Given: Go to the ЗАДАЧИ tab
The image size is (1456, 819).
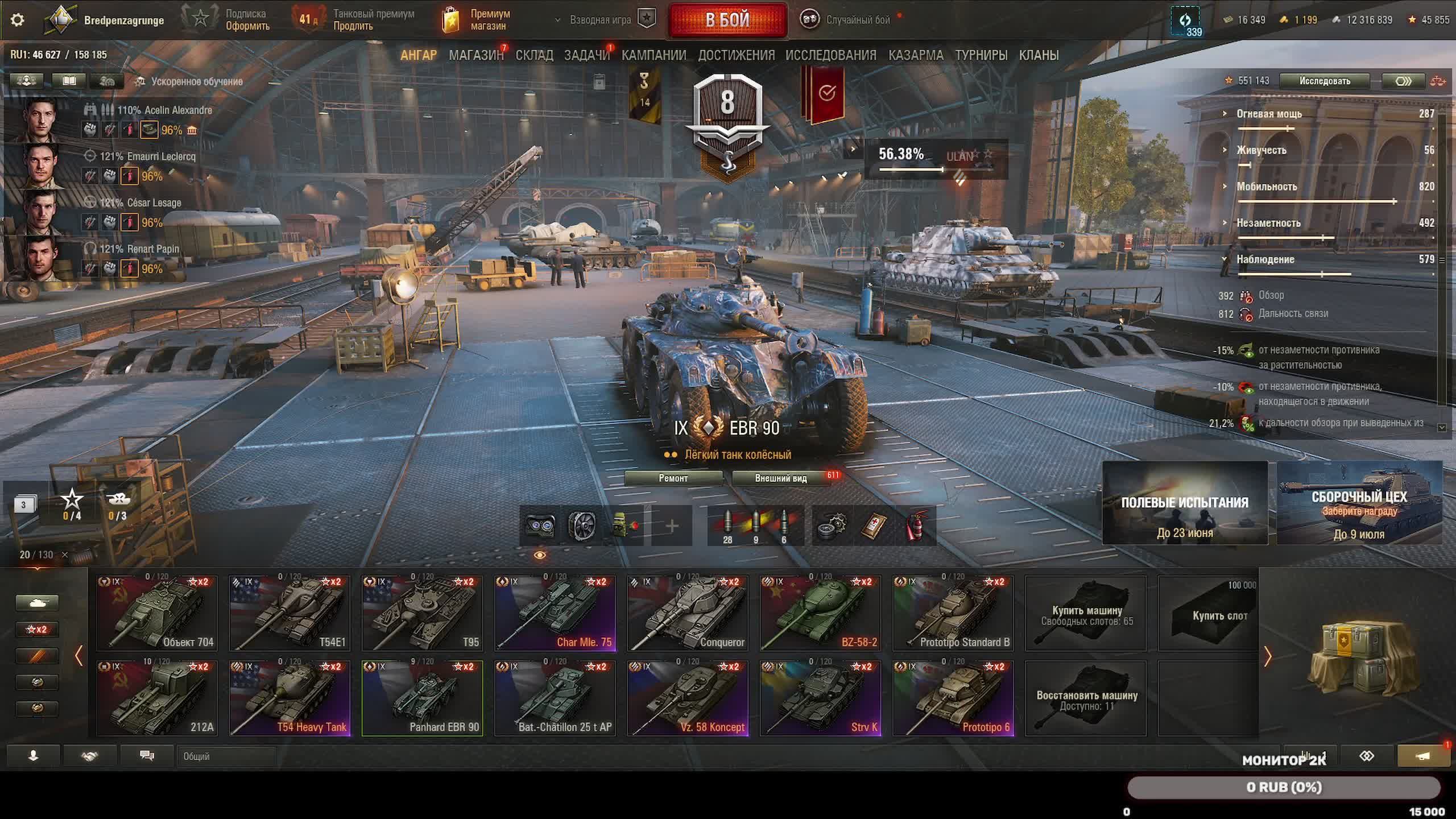Looking at the screenshot, I should [x=586, y=55].
